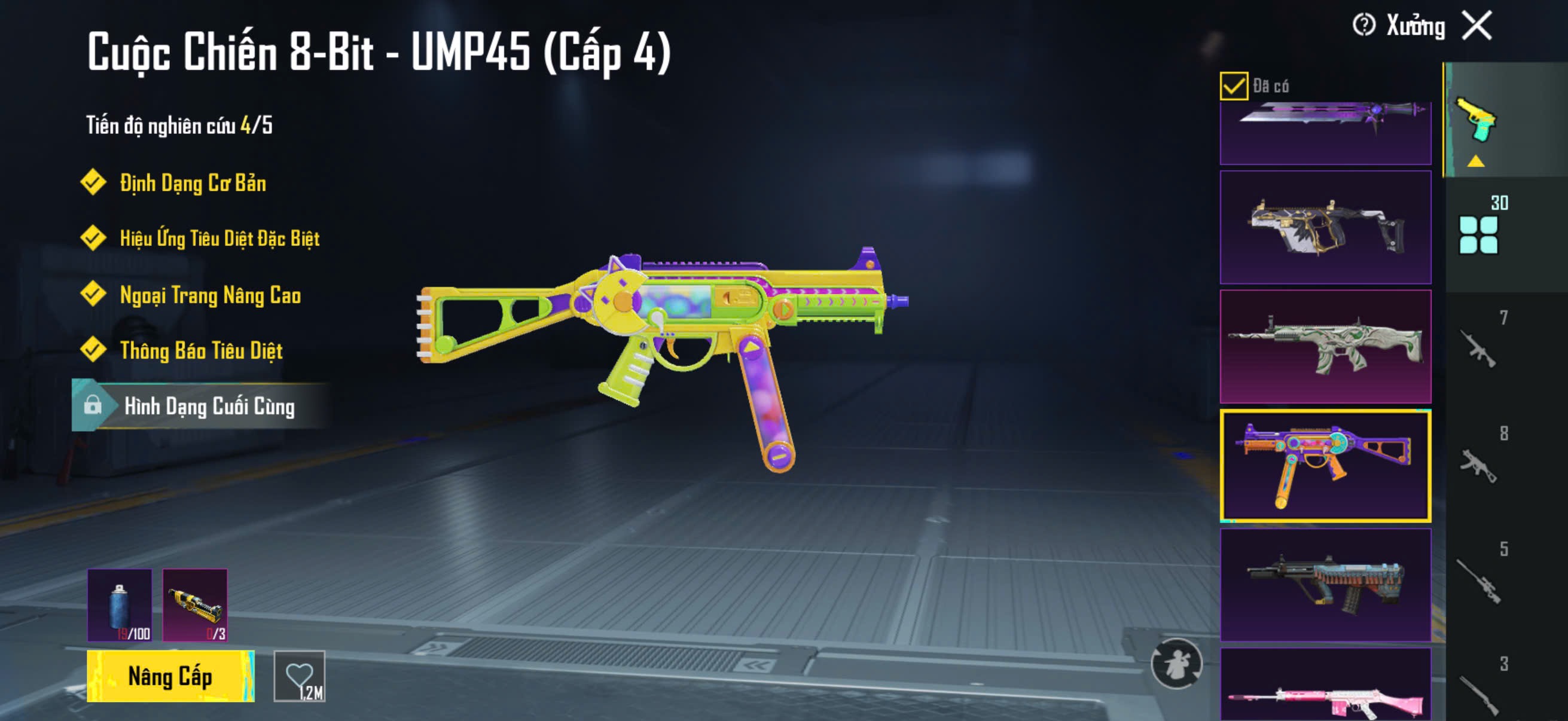The height and width of the screenshot is (721, 1568).
Task: Select the white and green rifle skin
Action: coord(1325,347)
